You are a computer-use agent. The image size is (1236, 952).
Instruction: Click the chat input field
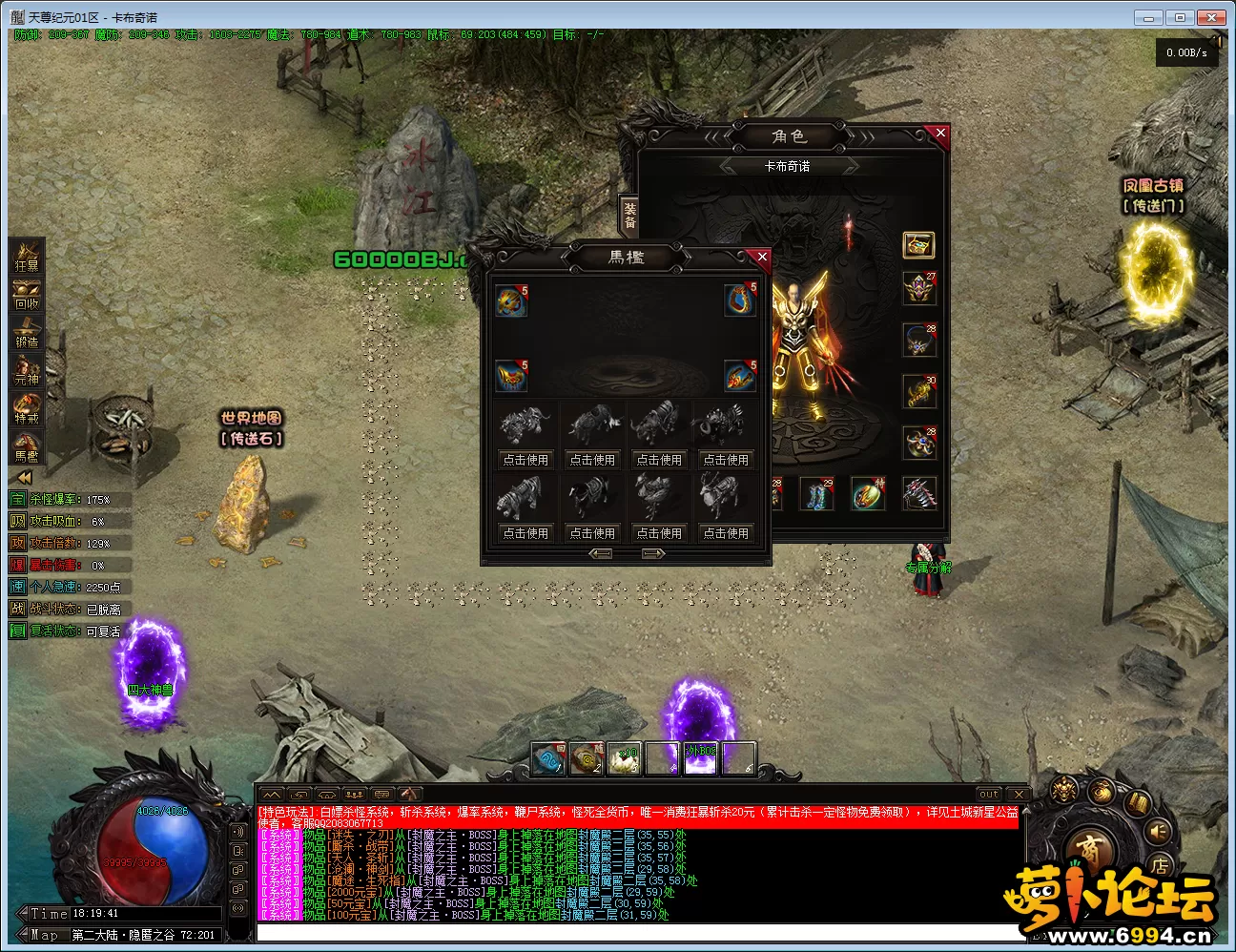click(639, 932)
